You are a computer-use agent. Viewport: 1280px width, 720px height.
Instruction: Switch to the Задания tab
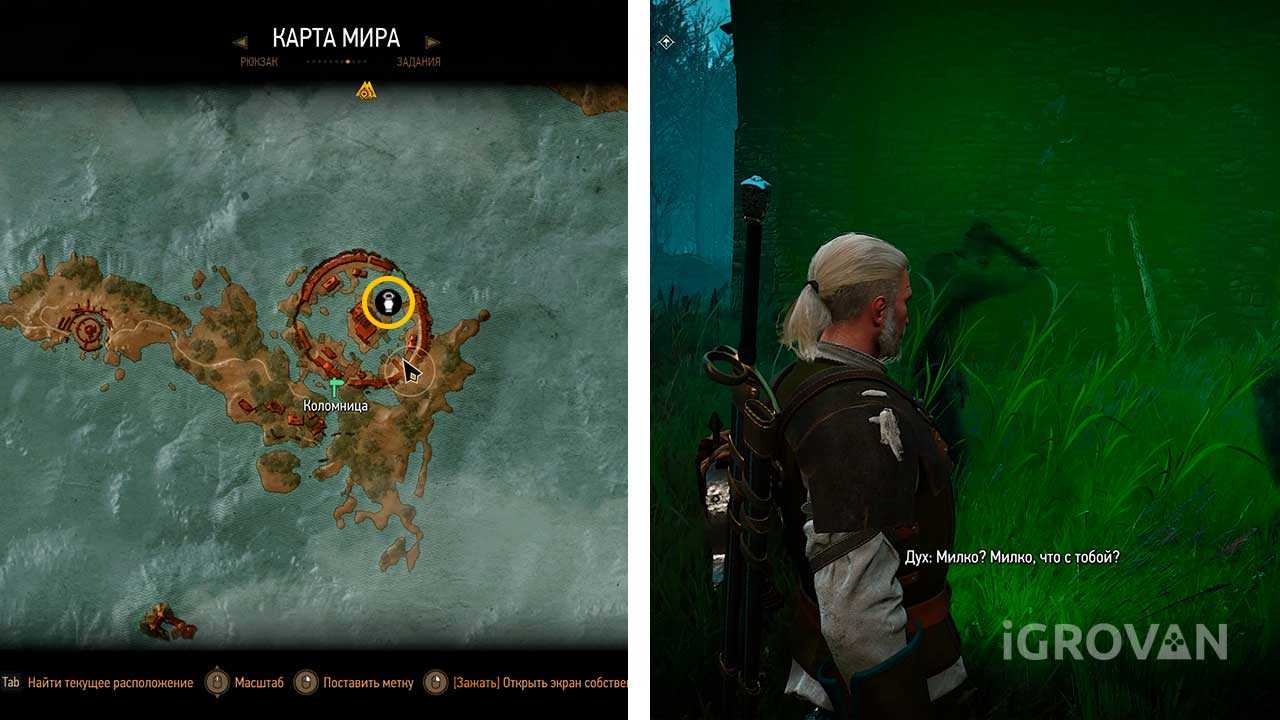[x=417, y=62]
